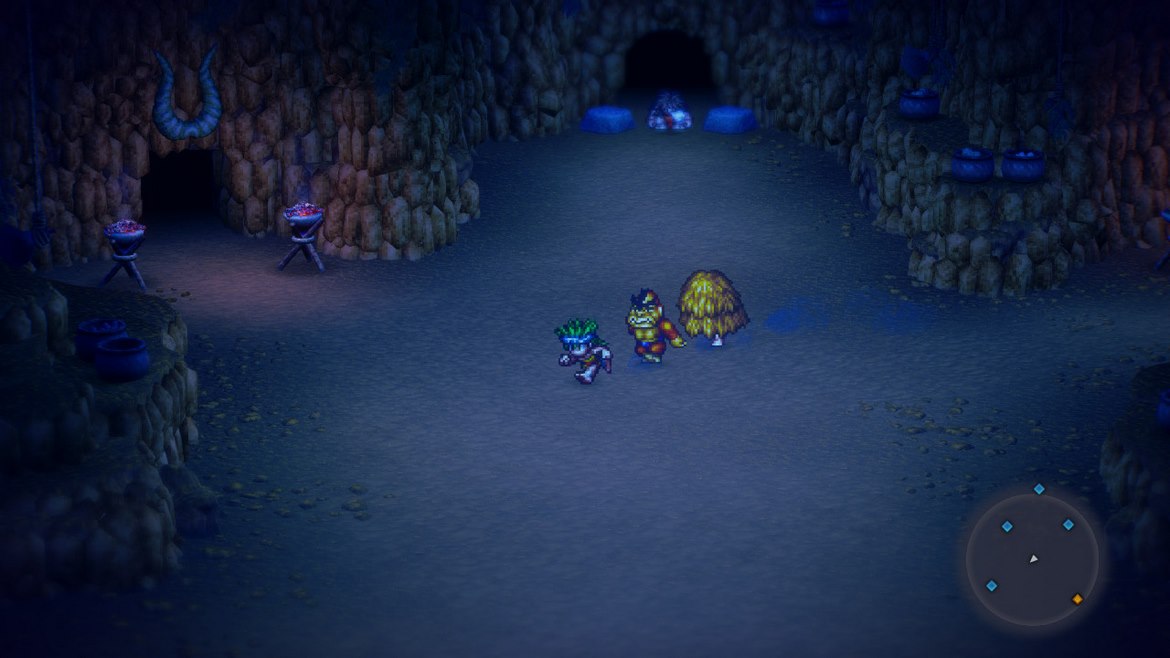Viewport: 1170px width, 658px height.
Task: Select the orange diamond marker on the minimap
Action: (x=1077, y=599)
